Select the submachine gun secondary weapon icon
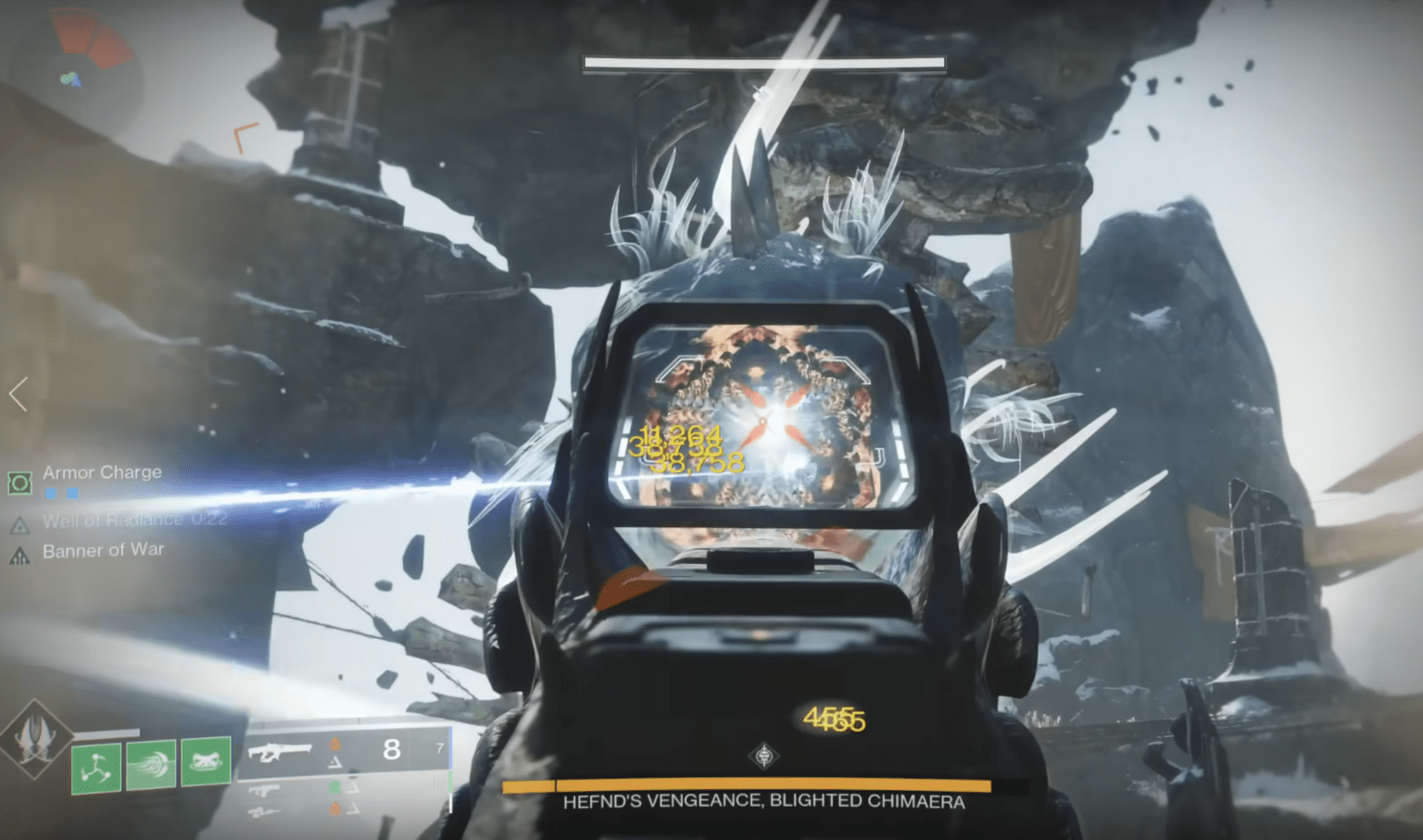The image size is (1423, 840). [264, 790]
